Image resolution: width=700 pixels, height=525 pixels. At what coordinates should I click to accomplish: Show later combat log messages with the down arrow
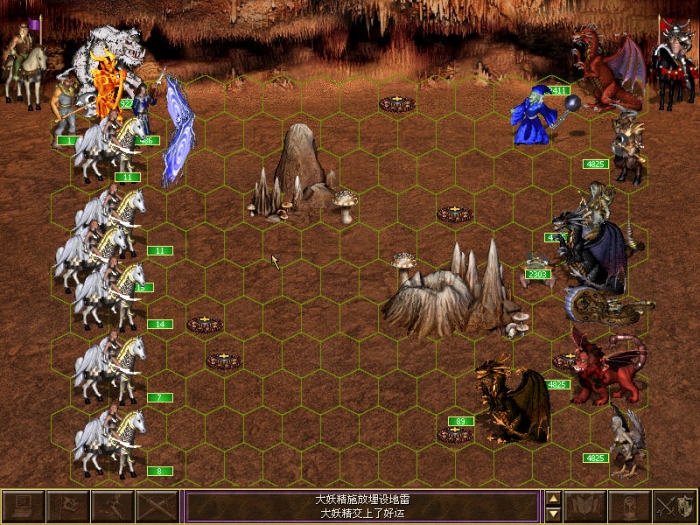click(x=553, y=514)
